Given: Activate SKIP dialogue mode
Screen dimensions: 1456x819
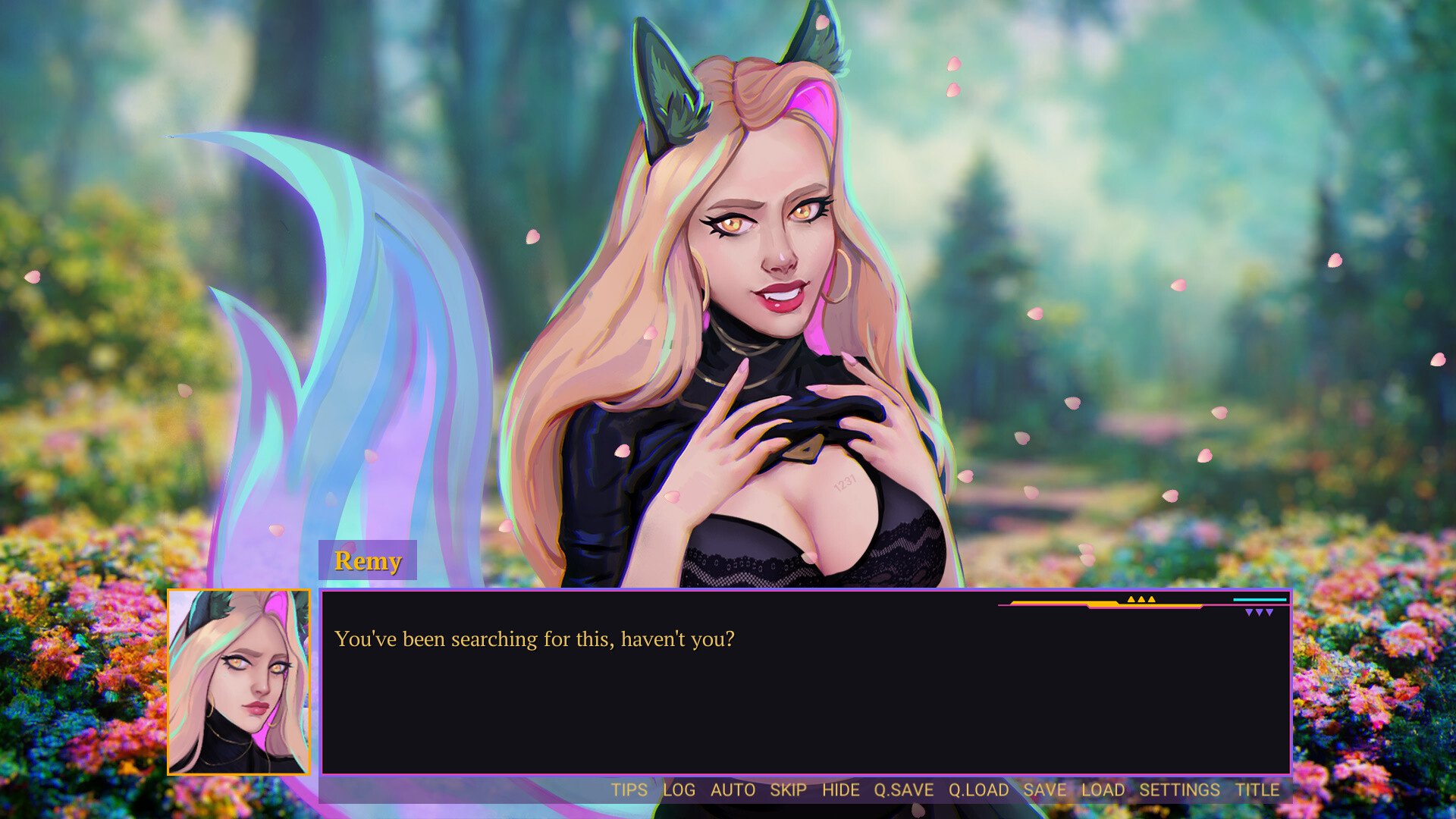Looking at the screenshot, I should (788, 790).
